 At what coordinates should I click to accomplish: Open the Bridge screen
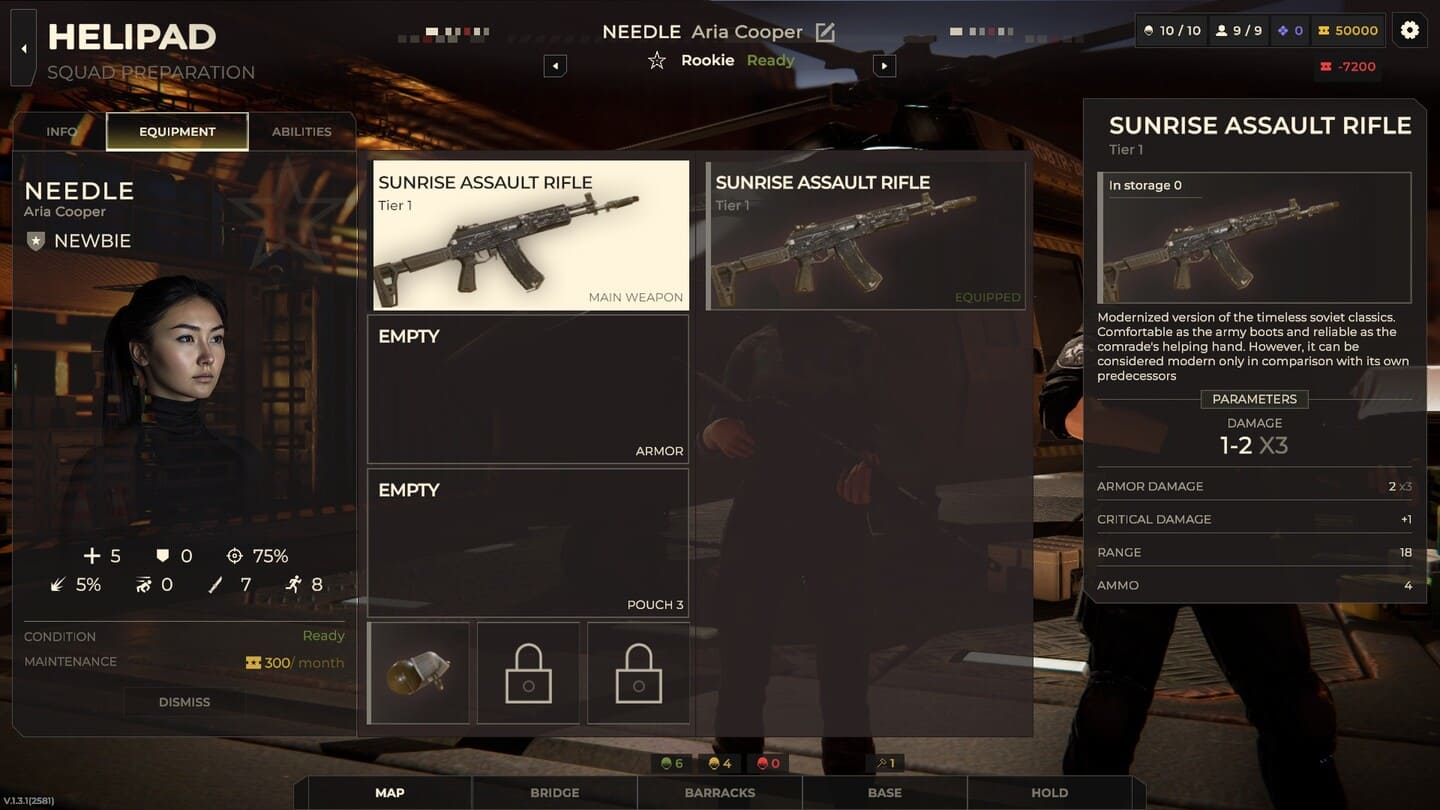[555, 793]
